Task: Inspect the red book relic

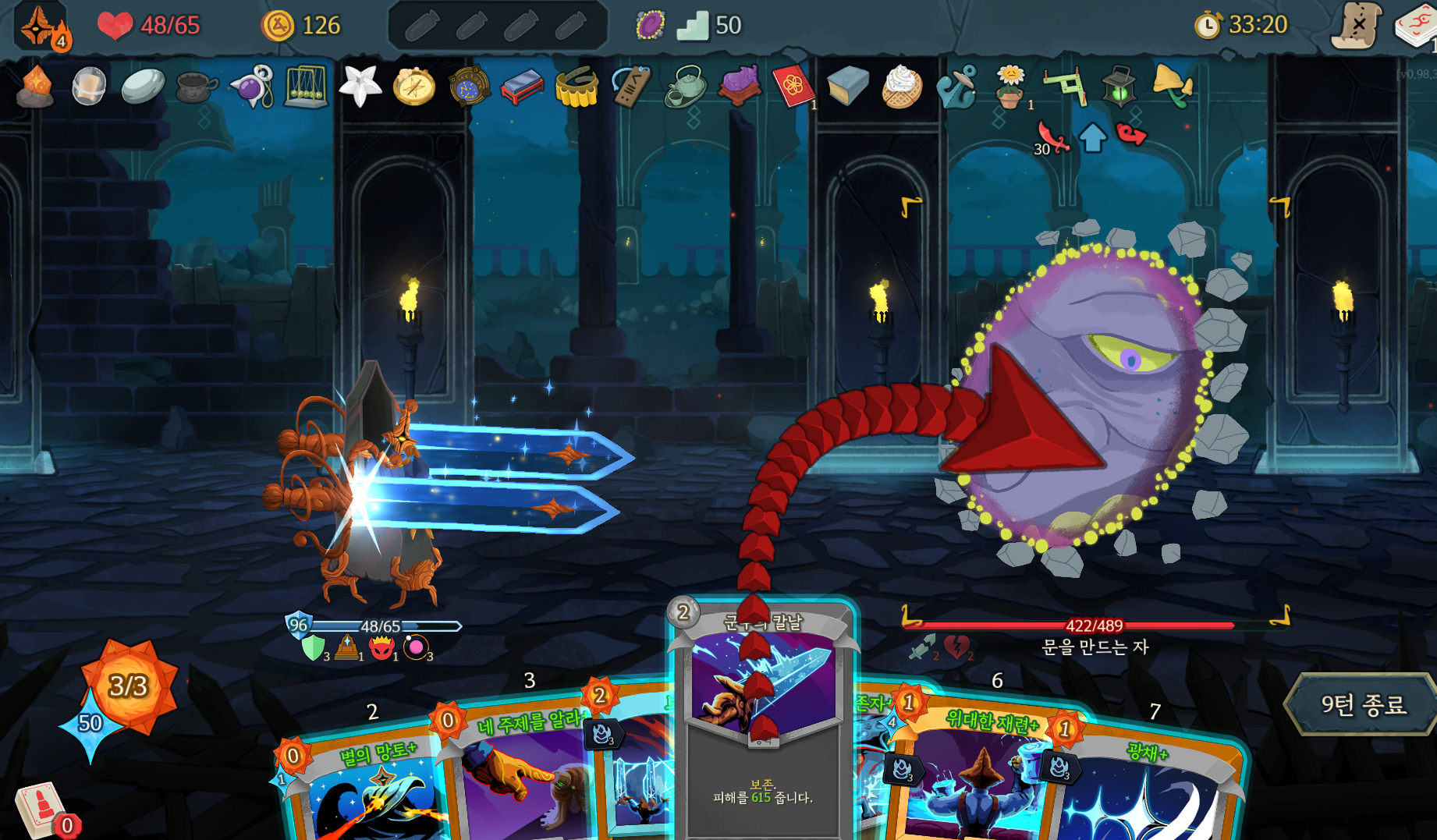Action: (x=793, y=85)
